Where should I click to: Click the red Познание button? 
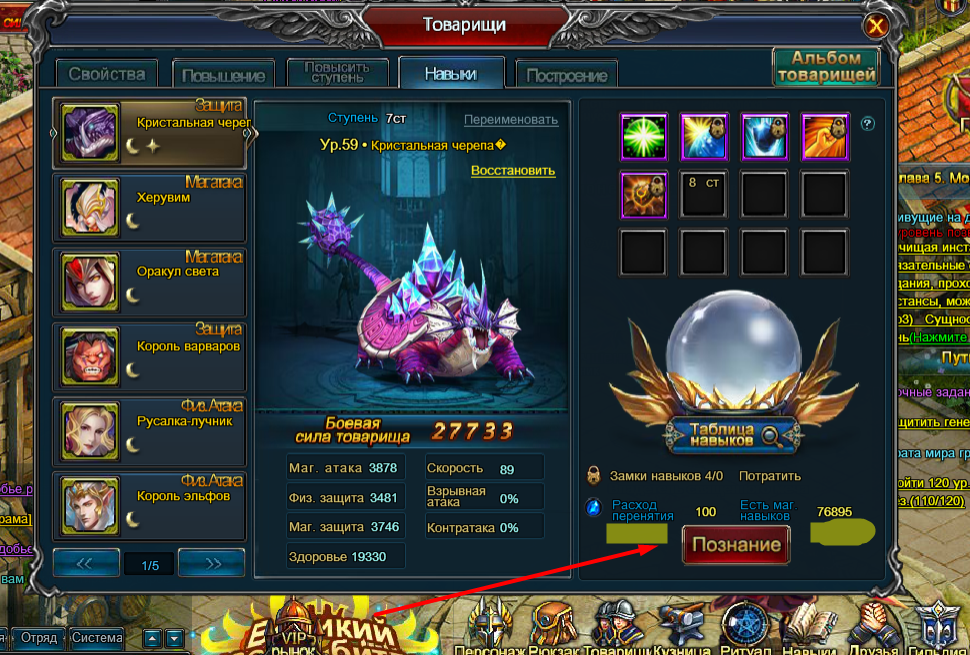(x=736, y=545)
